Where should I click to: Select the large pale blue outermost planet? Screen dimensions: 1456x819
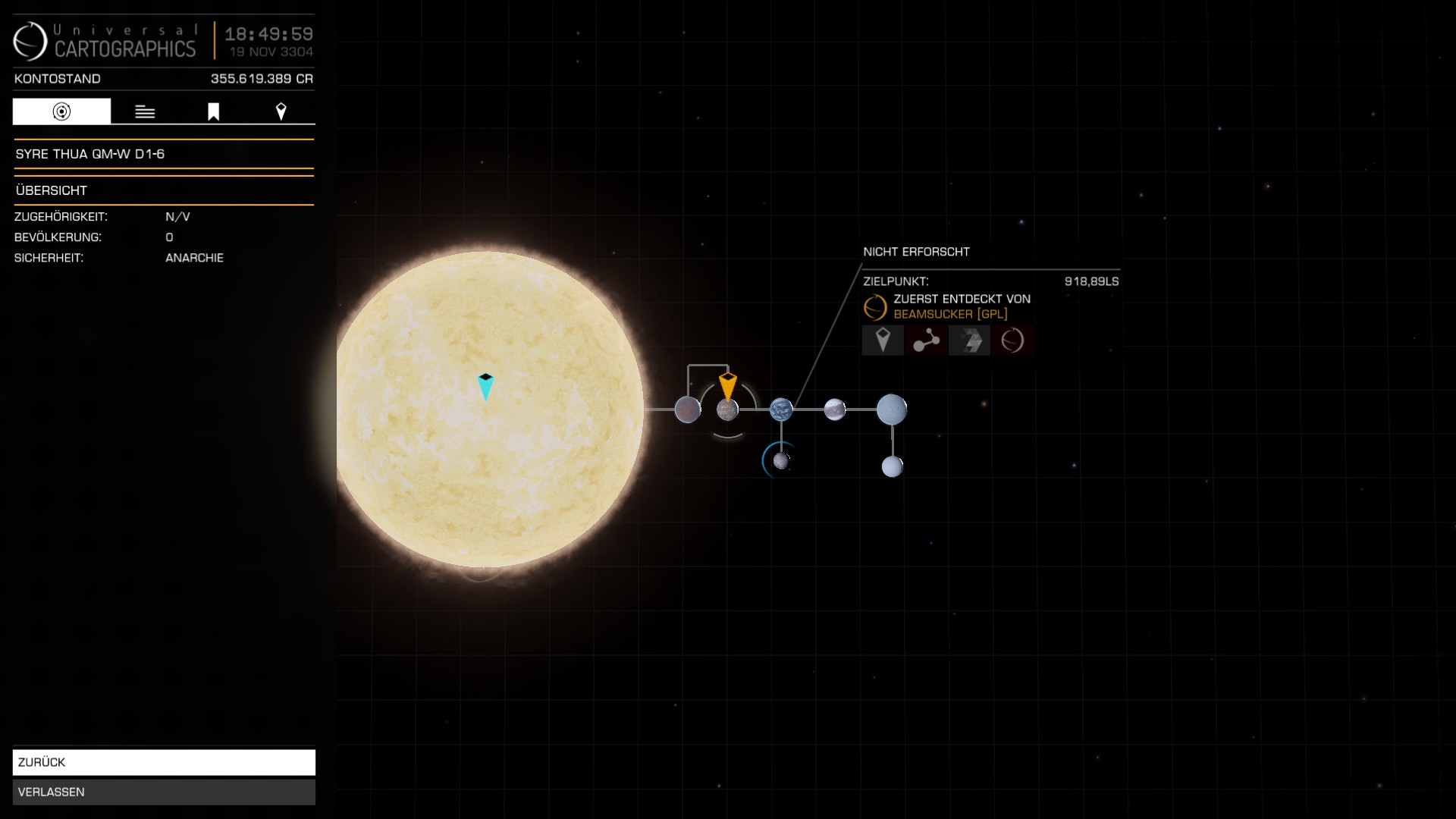(x=892, y=409)
